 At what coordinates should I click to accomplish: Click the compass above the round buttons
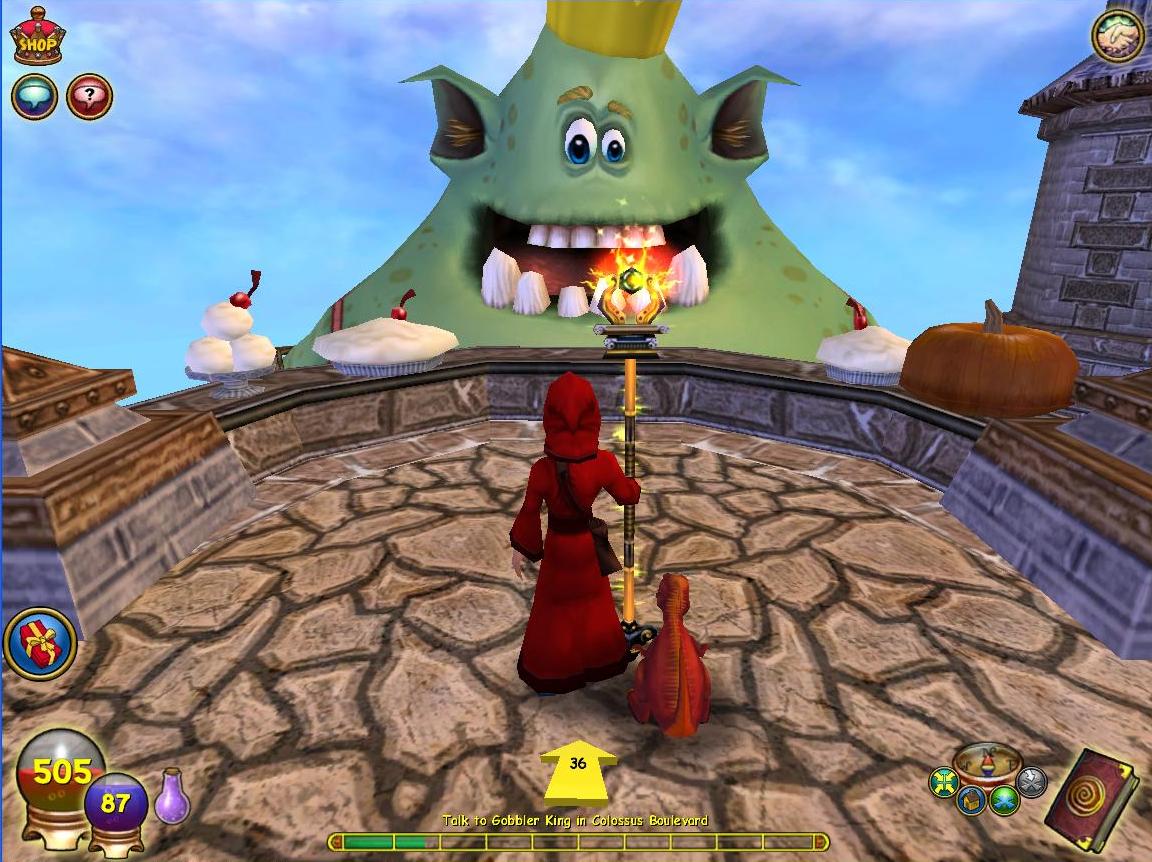[987, 762]
